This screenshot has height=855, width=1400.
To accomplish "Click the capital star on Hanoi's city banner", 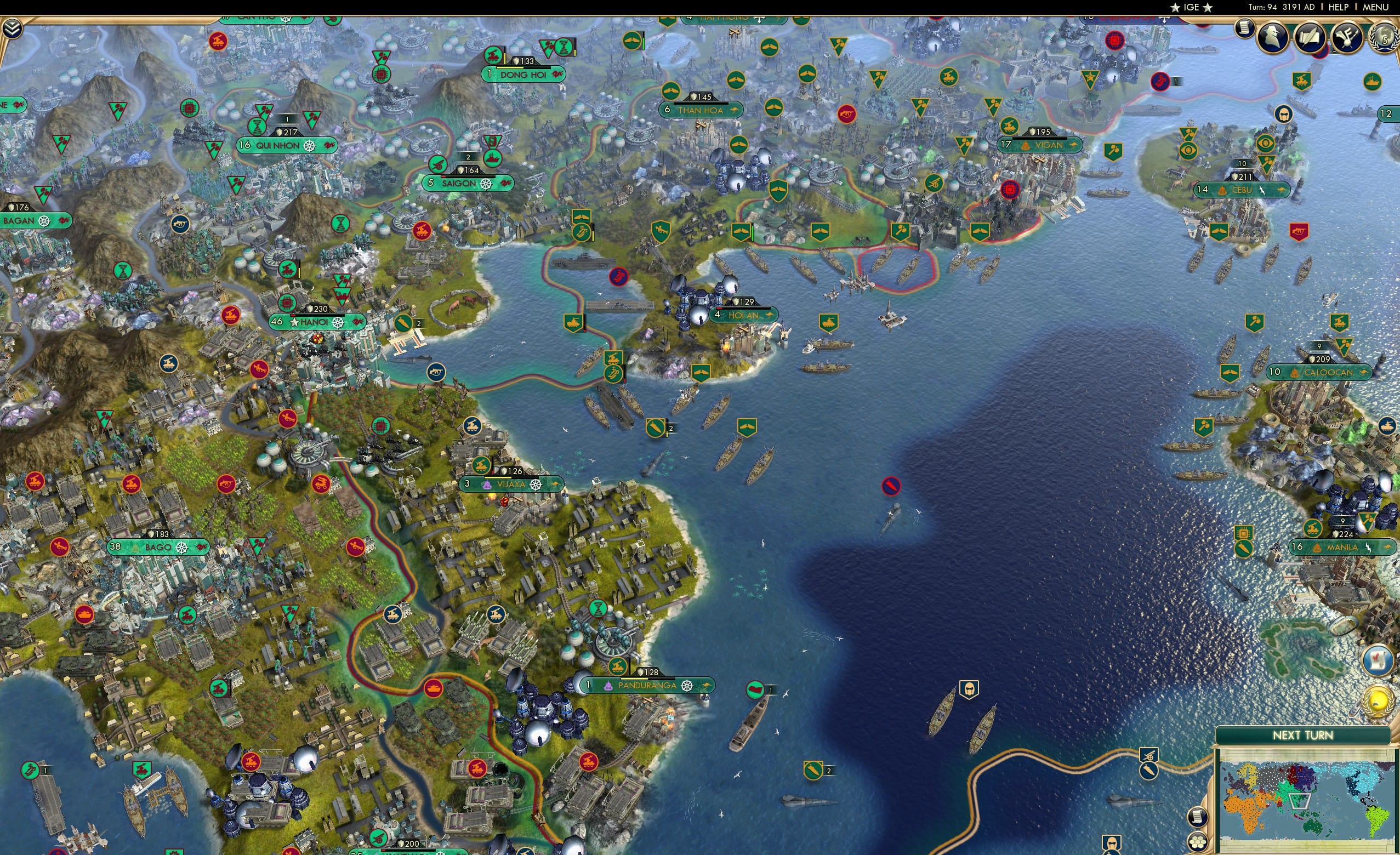I will click(x=295, y=323).
